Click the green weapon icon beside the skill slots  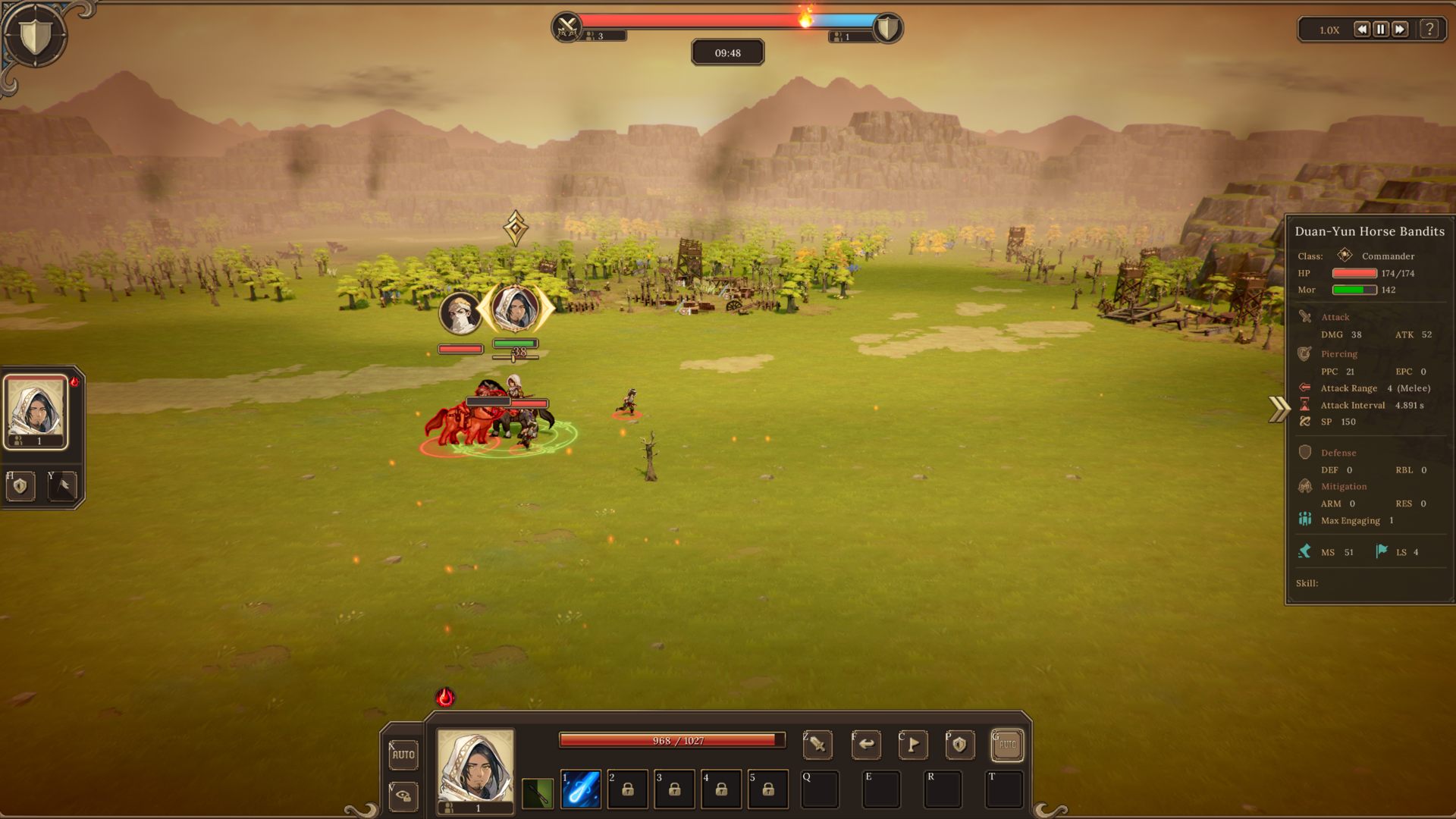pos(538,793)
